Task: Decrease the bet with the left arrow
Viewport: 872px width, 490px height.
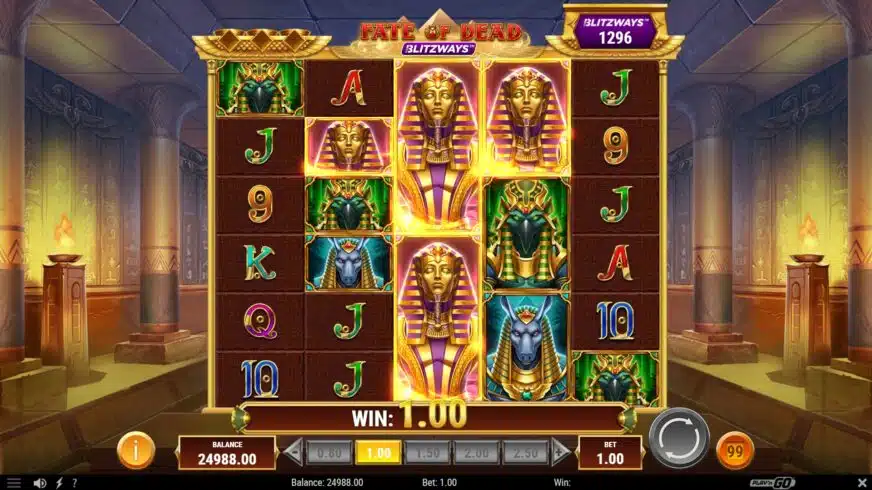Action: pyautogui.click(x=295, y=453)
